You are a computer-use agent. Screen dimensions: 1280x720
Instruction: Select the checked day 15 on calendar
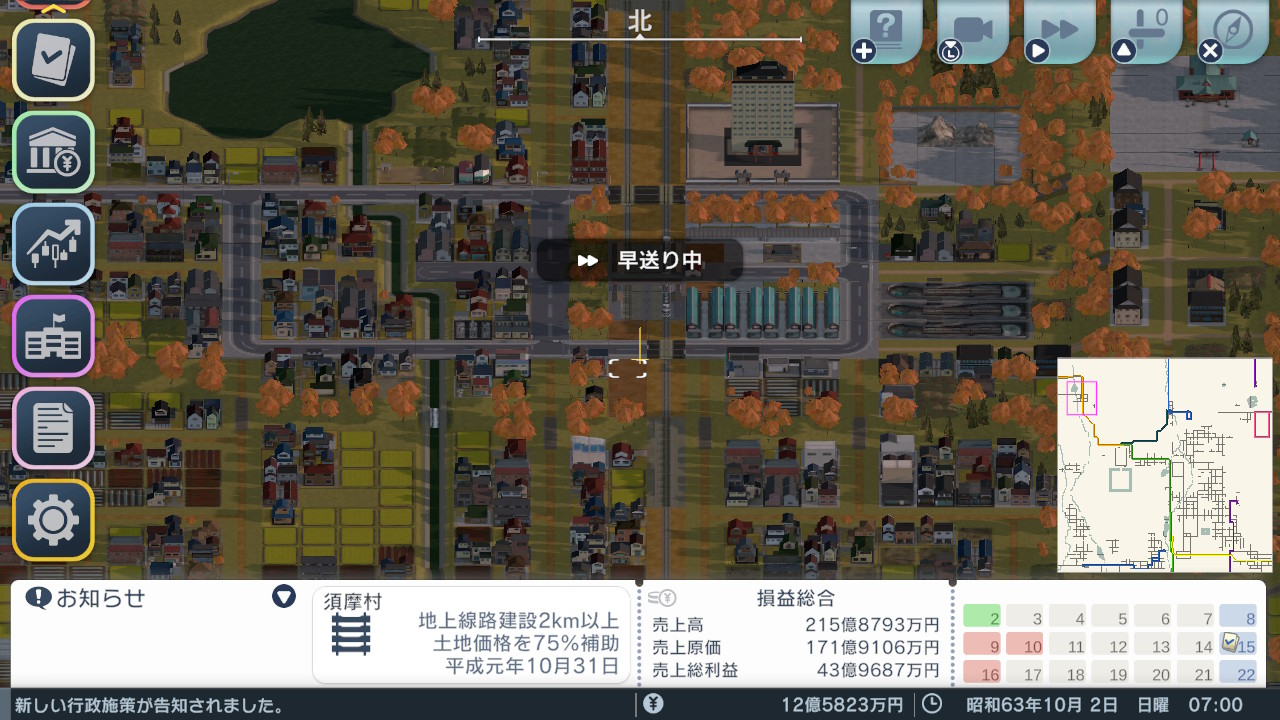[x=1240, y=645]
